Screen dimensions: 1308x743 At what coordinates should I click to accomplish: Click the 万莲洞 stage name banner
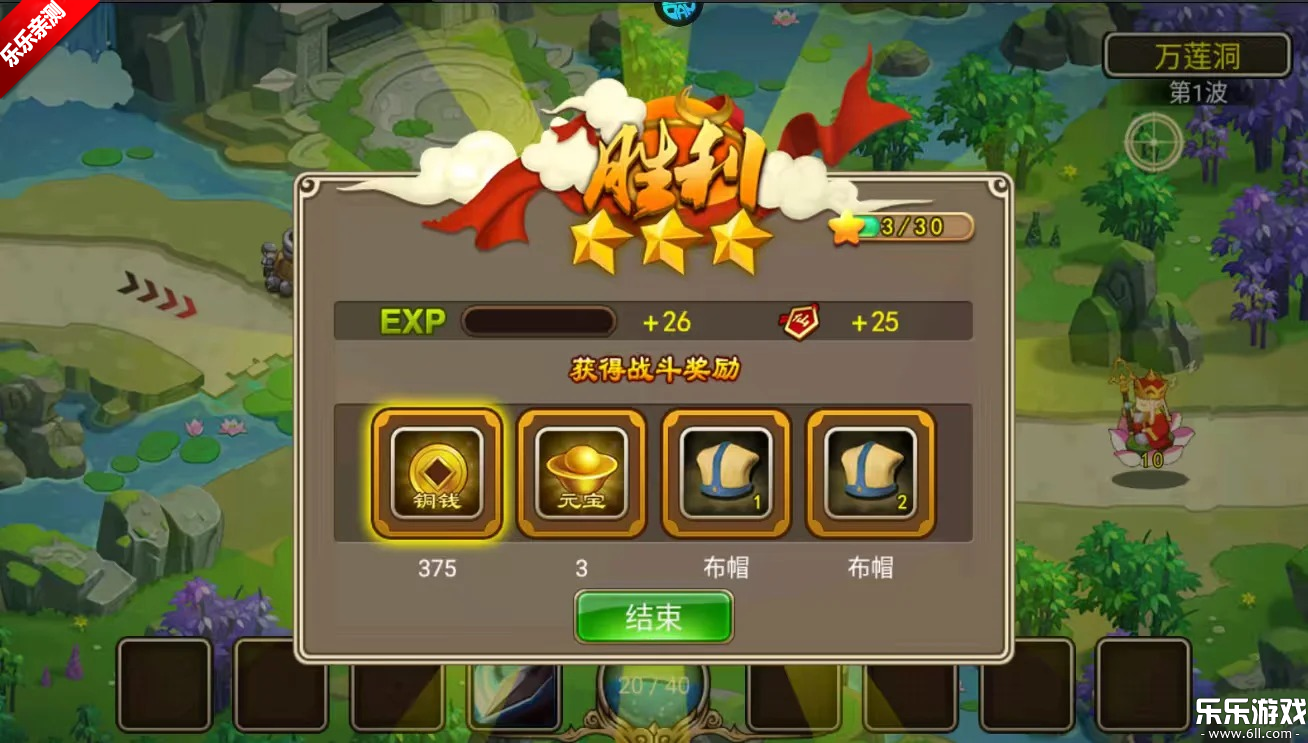click(1196, 55)
